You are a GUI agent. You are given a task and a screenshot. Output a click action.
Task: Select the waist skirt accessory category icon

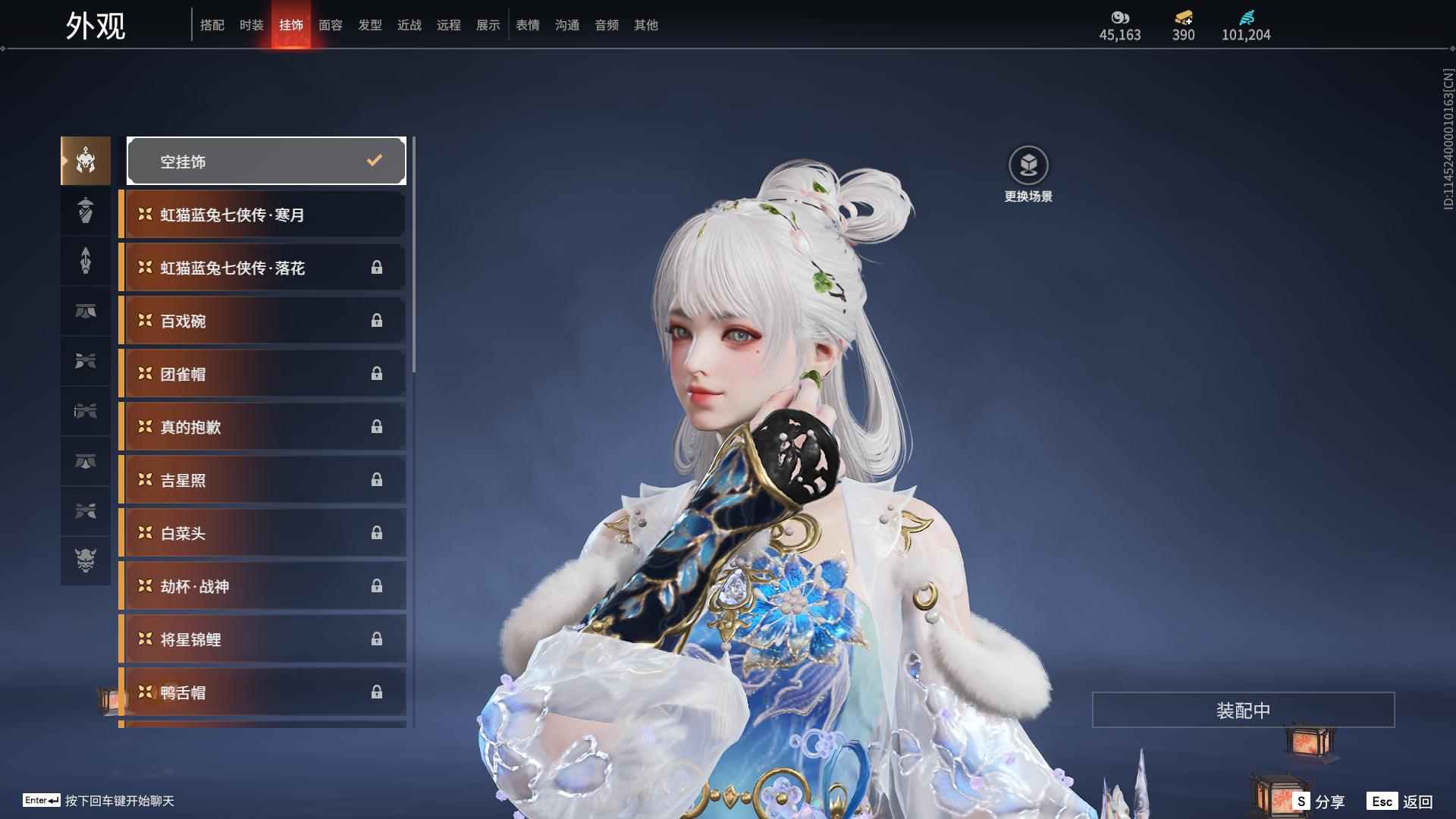click(x=86, y=312)
